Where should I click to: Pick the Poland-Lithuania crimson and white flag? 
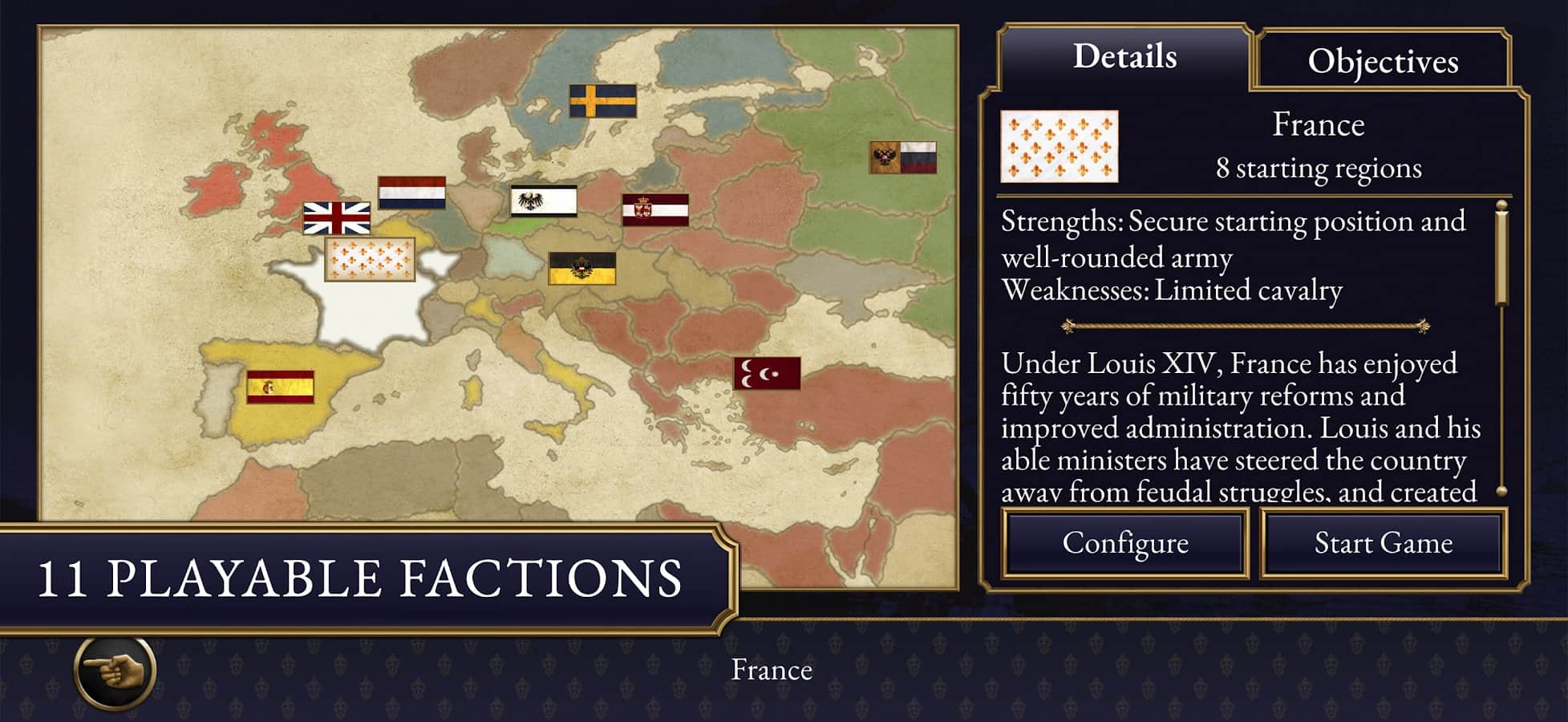tap(655, 209)
